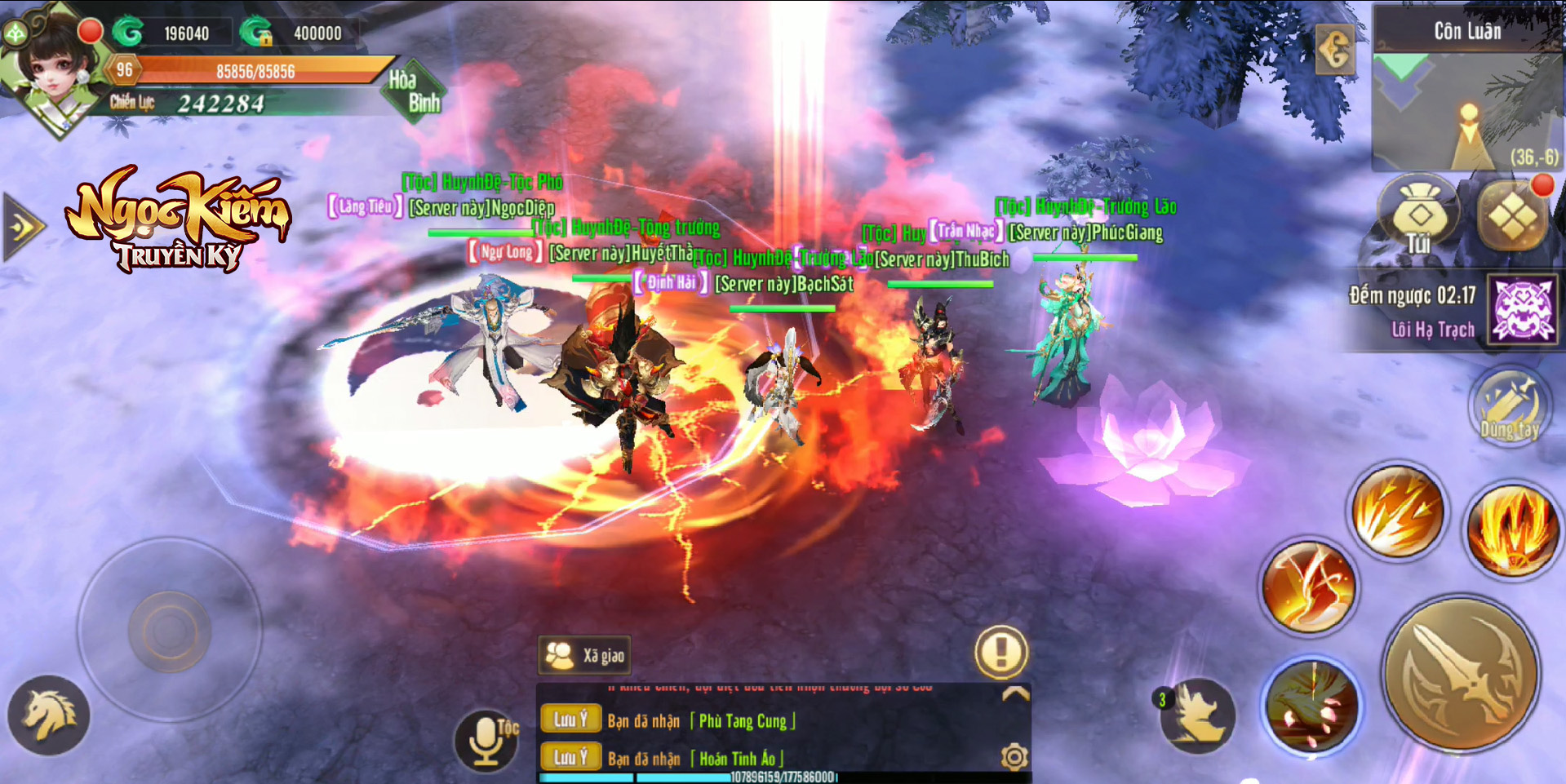This screenshot has height=784, width=1566.
Task: Activate the flaming sword strike skill
Action: (1308, 587)
